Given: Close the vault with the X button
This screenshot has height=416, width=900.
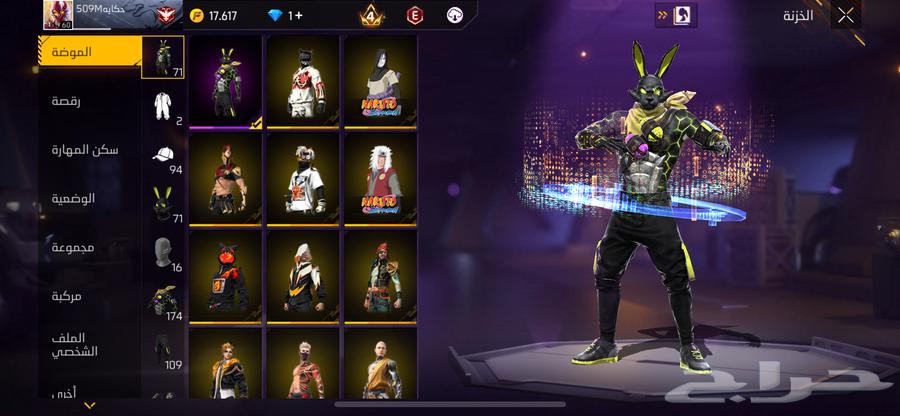Looking at the screenshot, I should (x=846, y=15).
